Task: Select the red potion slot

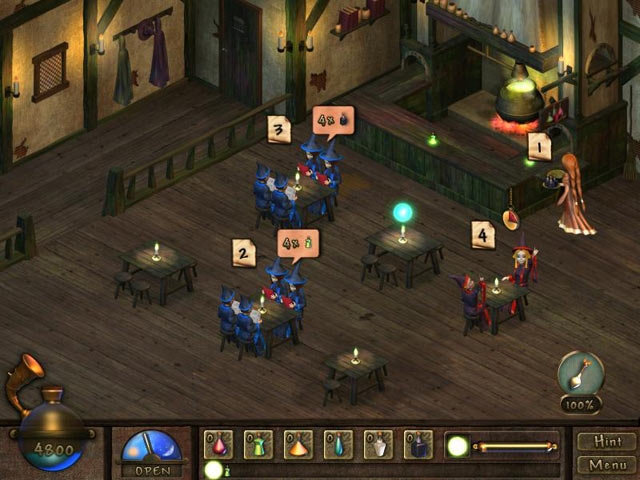Action: [x=219, y=444]
